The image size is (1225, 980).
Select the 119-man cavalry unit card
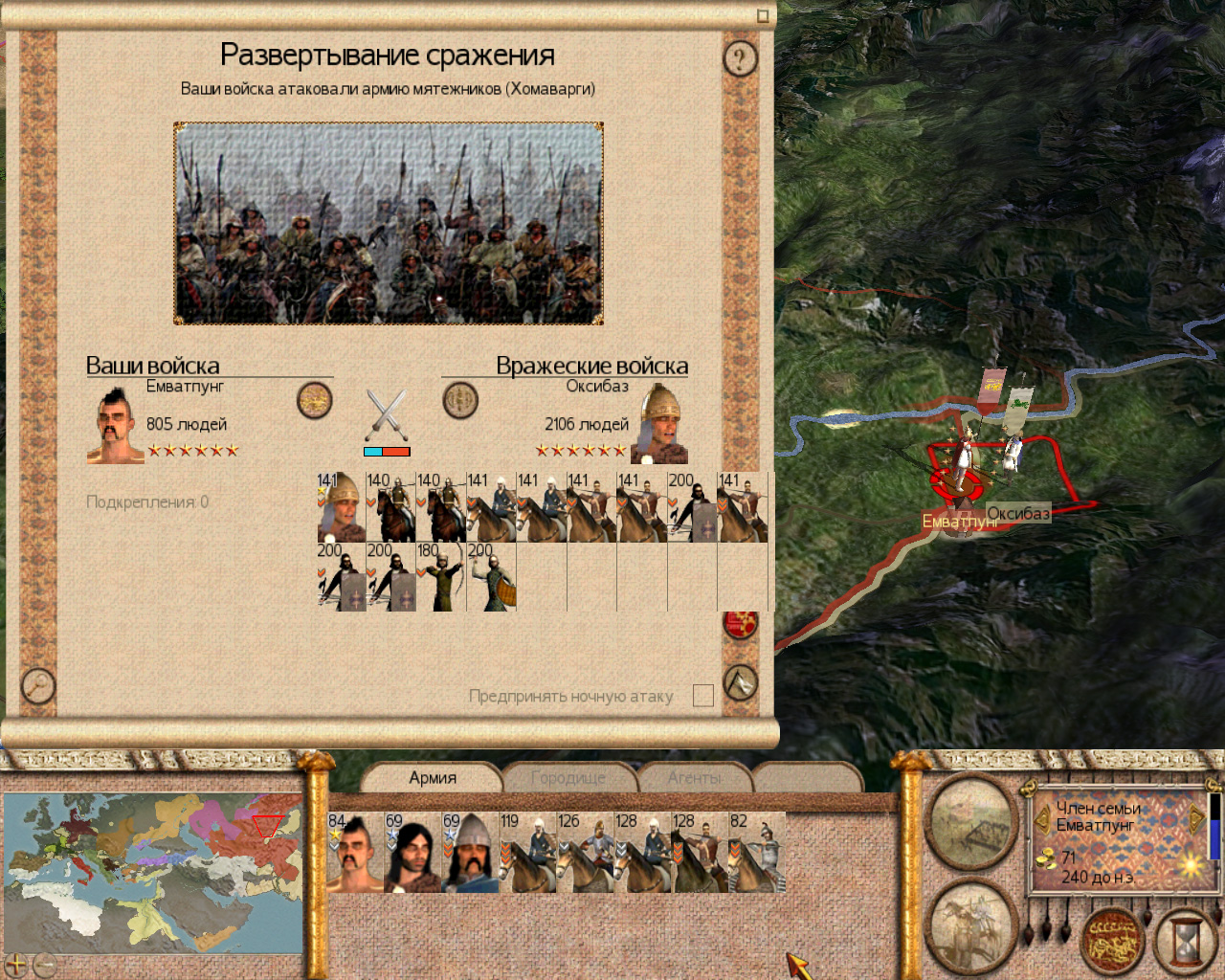(x=527, y=853)
